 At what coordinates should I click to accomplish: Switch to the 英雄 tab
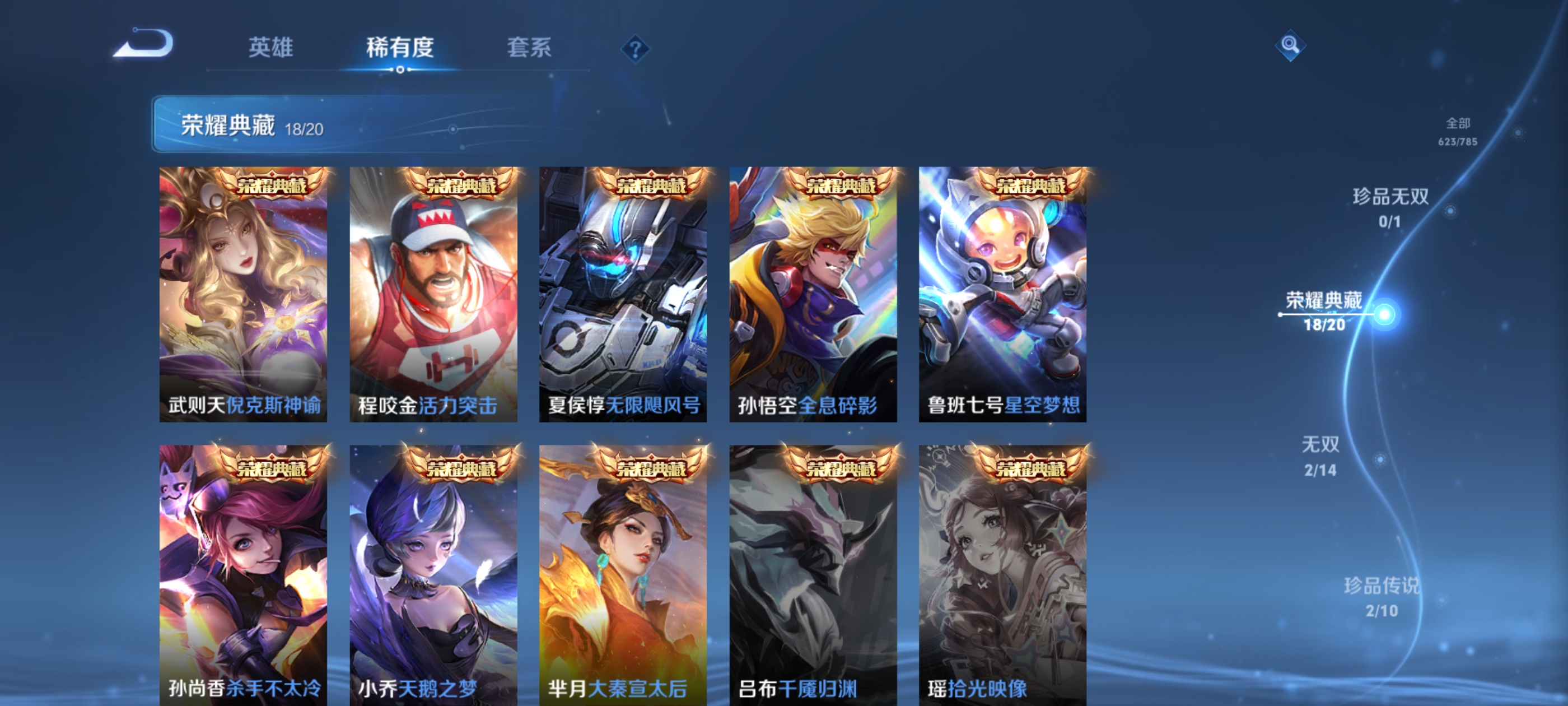coord(272,49)
